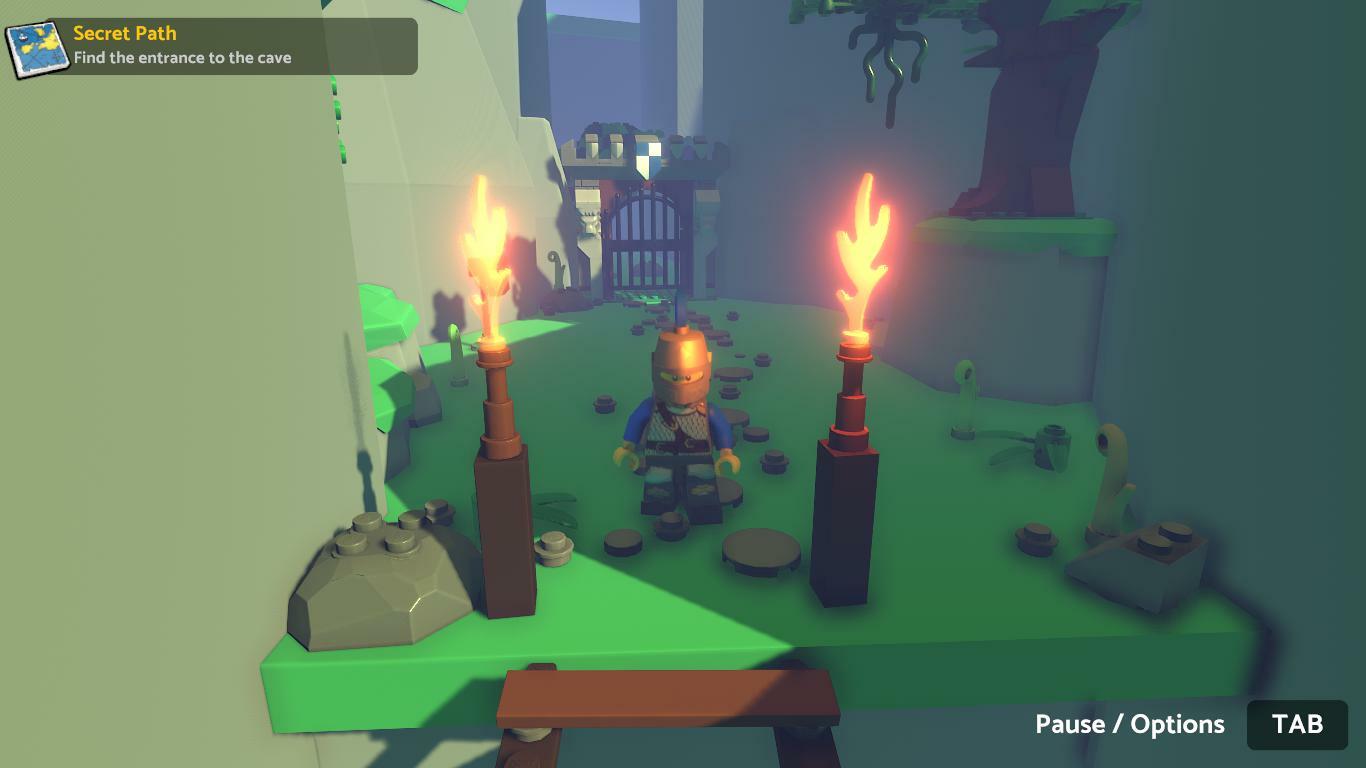Click the gray brick near the right edge

(x=1140, y=560)
